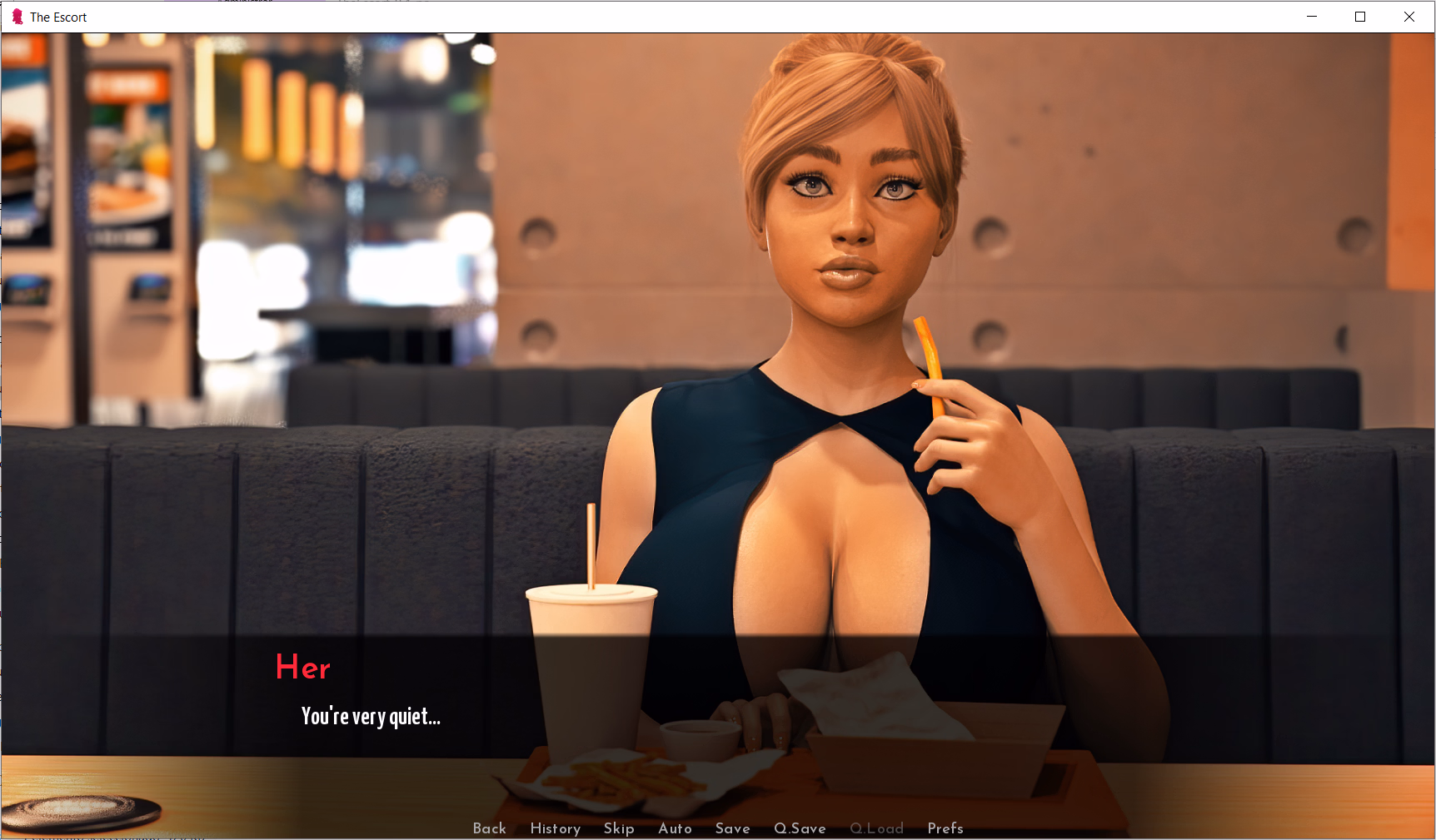This screenshot has height=840, width=1436.
Task: Open the game History log
Action: (555, 828)
